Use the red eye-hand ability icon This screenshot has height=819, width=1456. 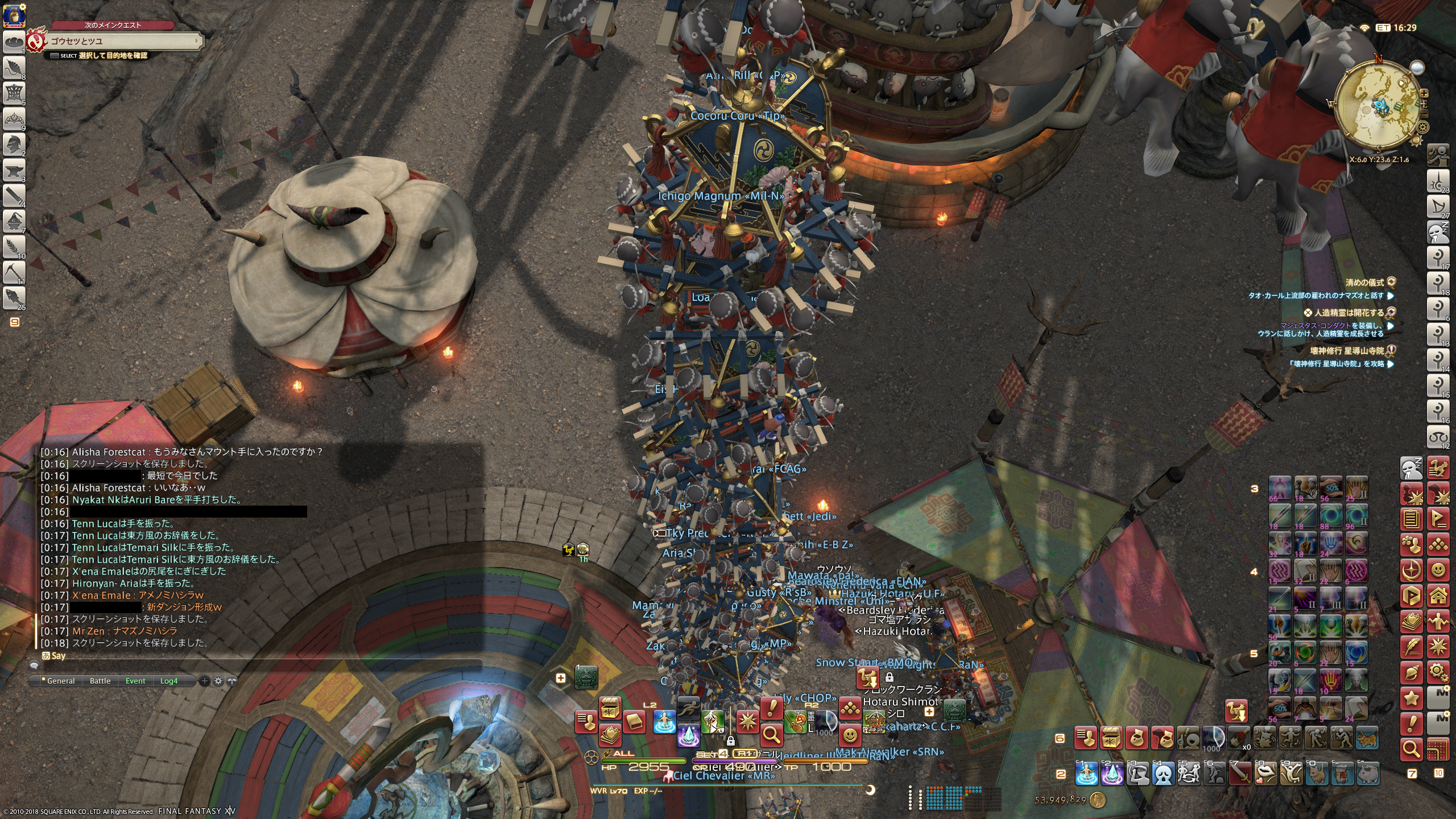coord(1330,681)
